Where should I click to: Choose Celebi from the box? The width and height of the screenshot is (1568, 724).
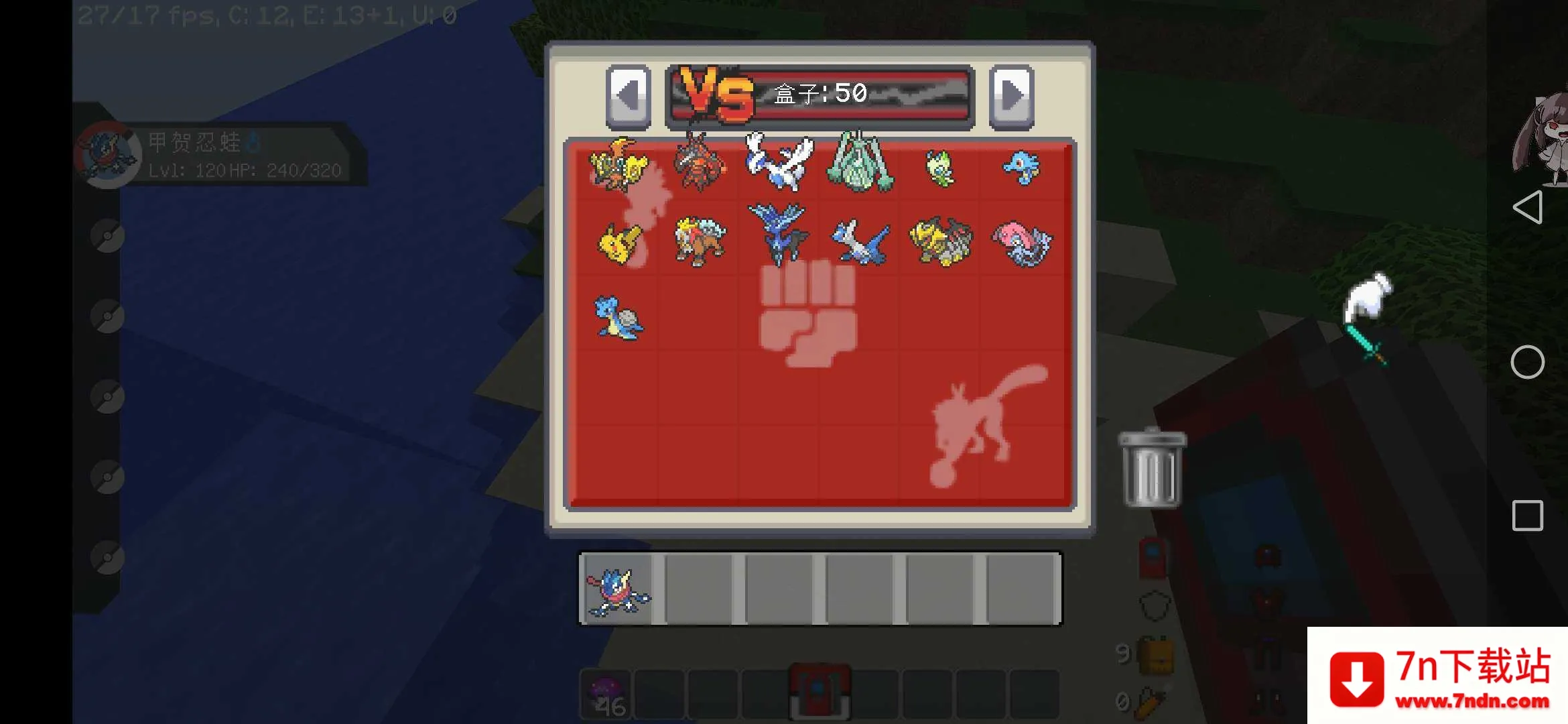pos(940,168)
